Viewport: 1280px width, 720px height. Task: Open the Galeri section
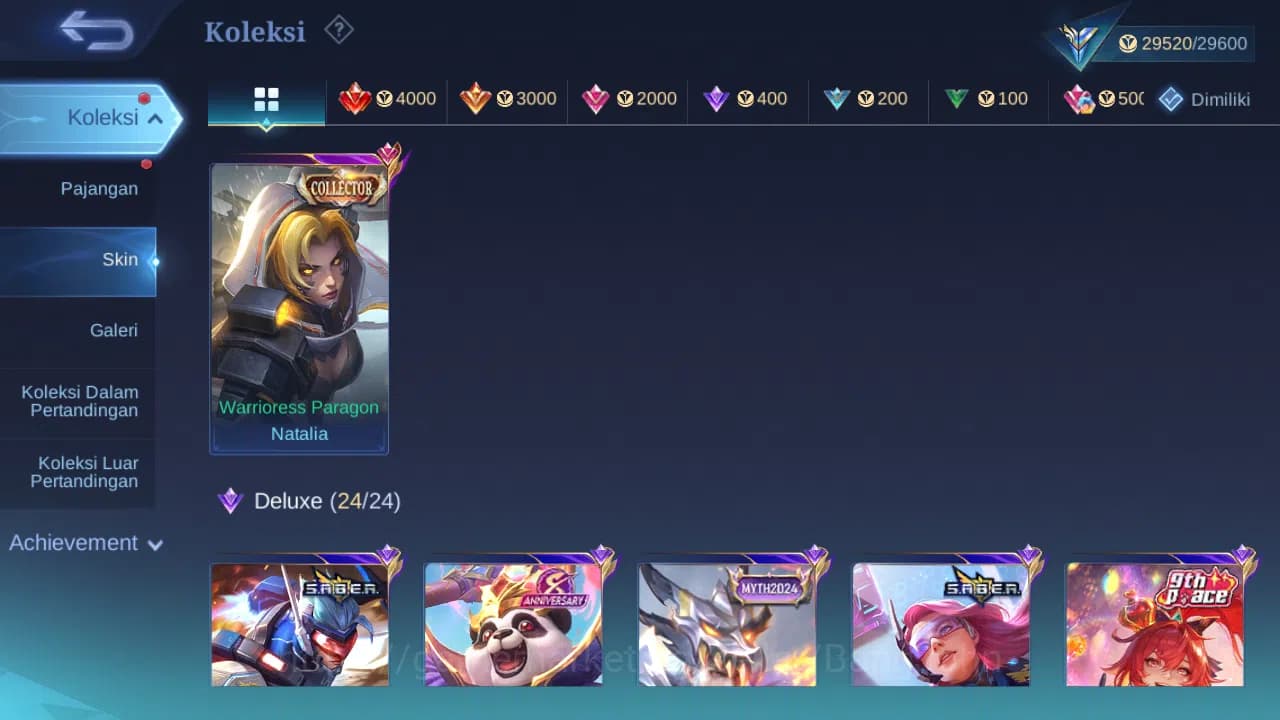113,330
